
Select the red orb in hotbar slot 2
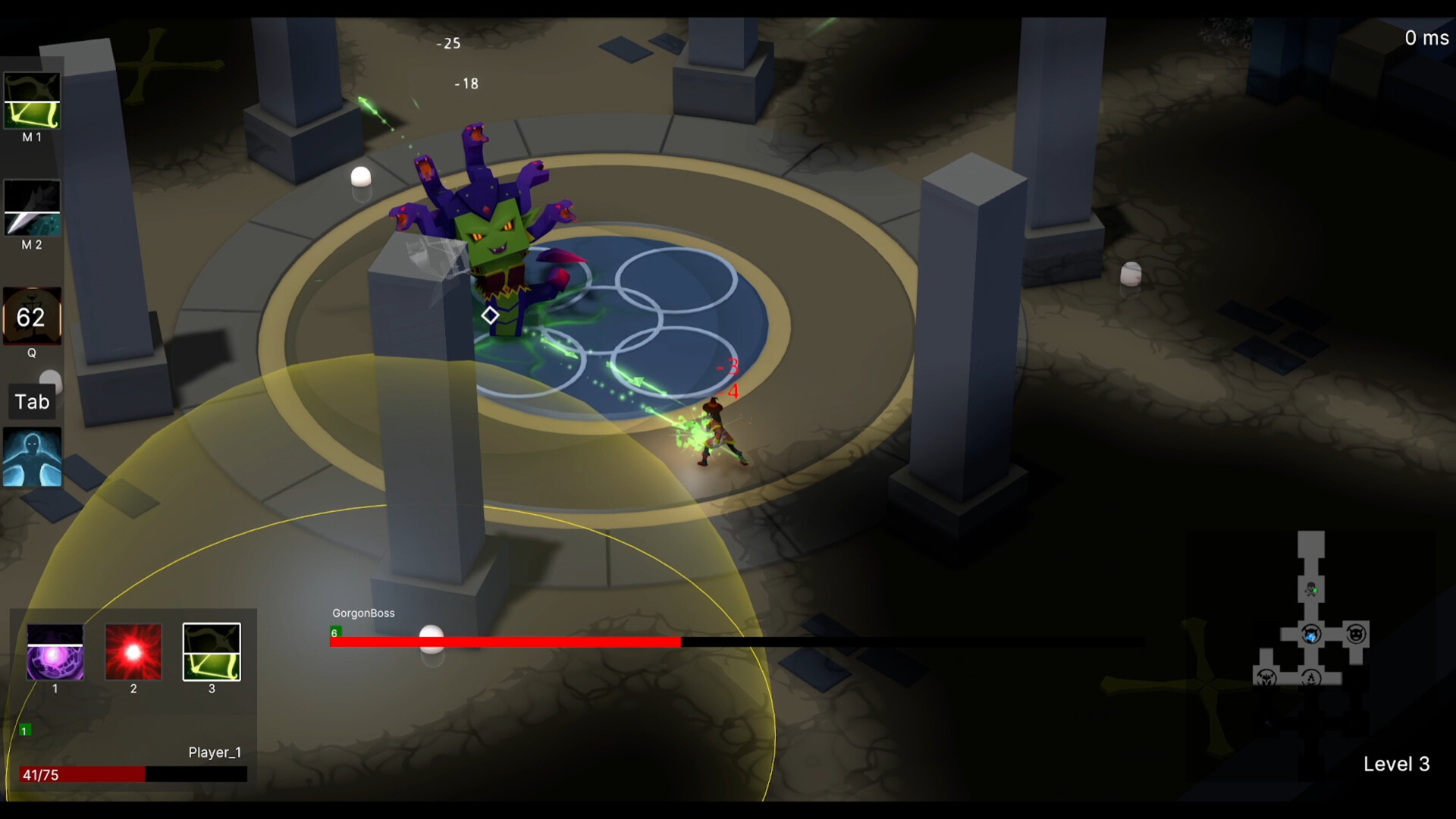[133, 652]
